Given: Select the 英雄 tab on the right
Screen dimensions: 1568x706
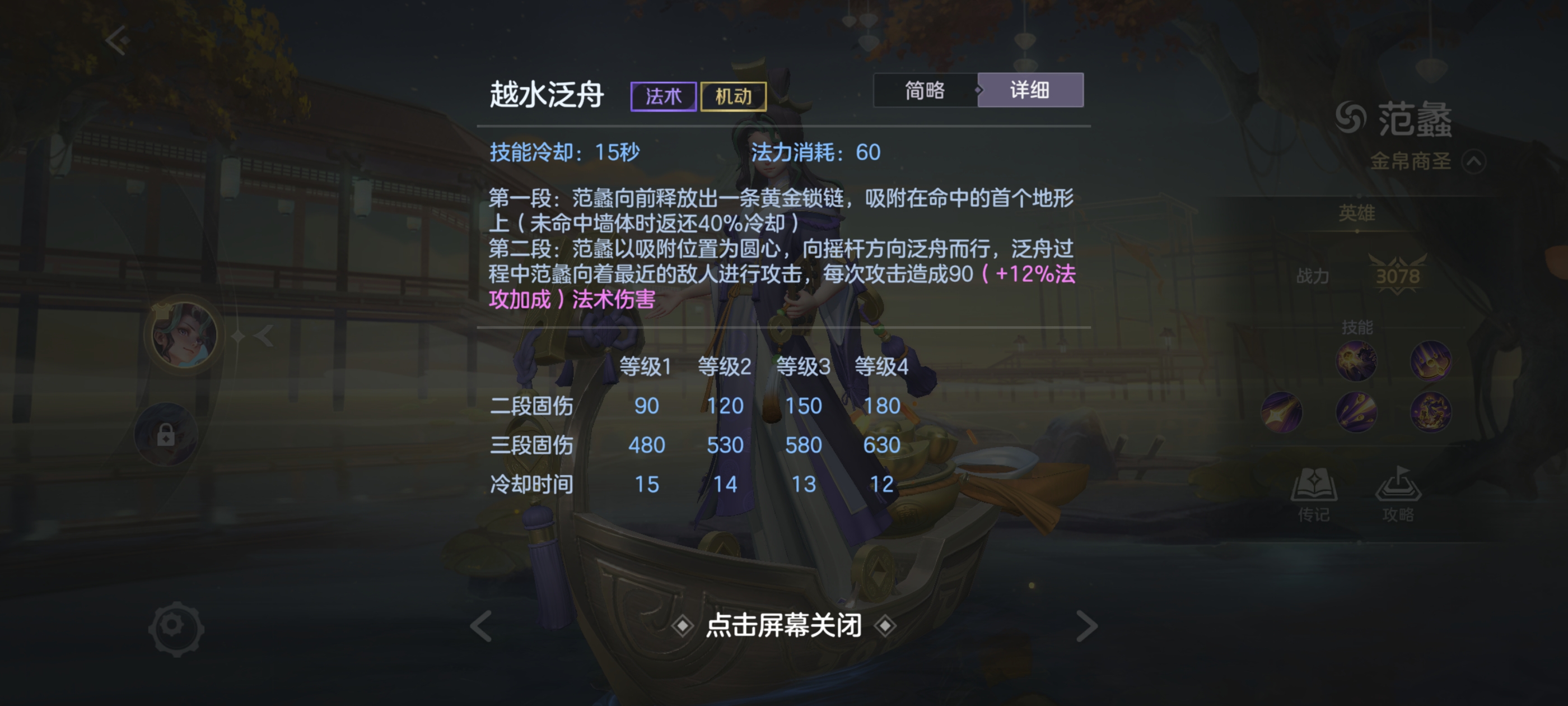Looking at the screenshot, I should pyautogui.click(x=1358, y=214).
